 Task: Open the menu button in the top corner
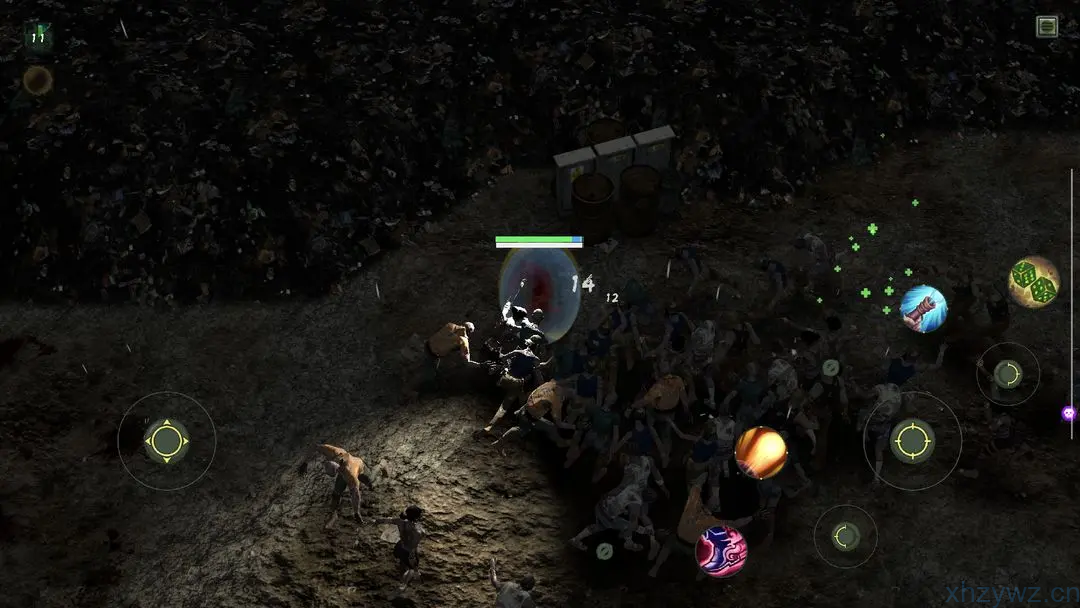[1047, 27]
